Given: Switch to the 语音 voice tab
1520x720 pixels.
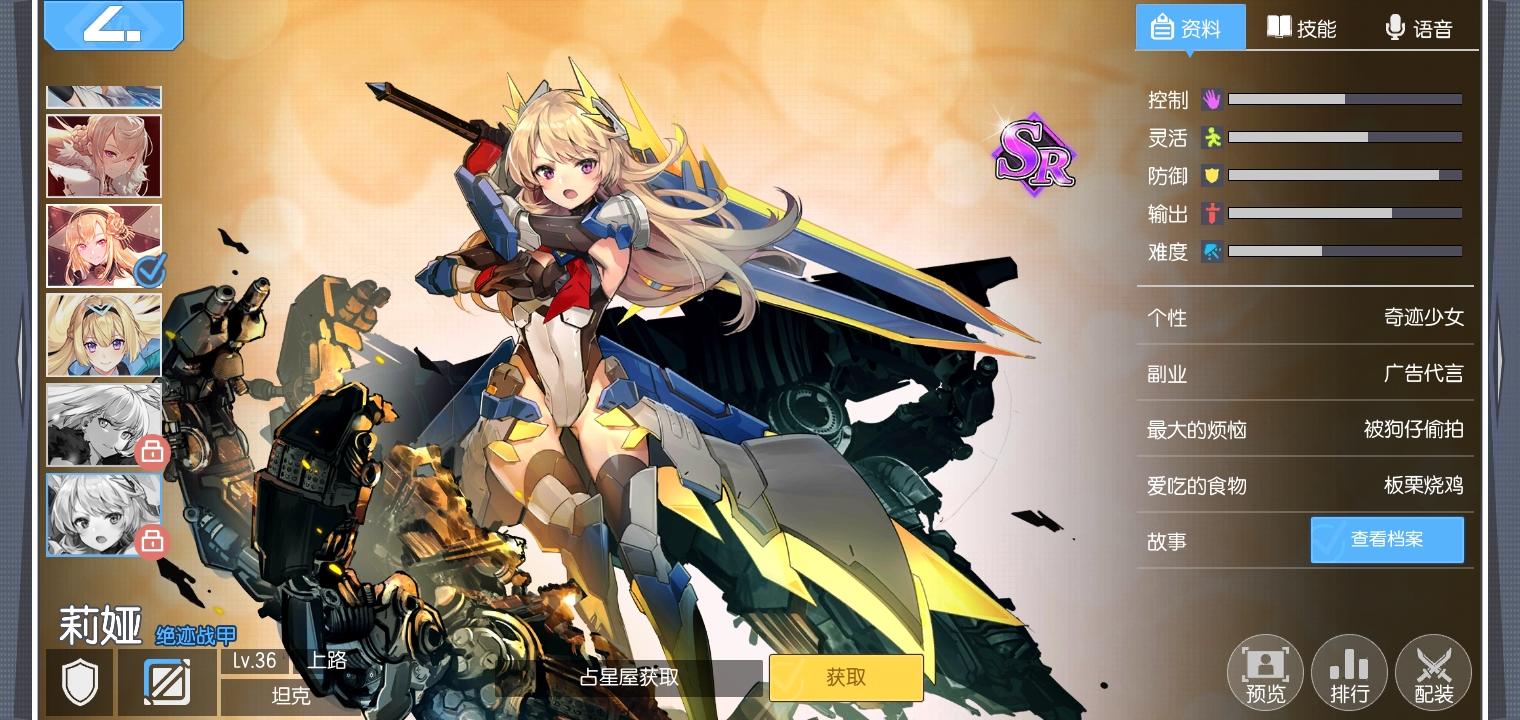Looking at the screenshot, I should pos(1421,28).
